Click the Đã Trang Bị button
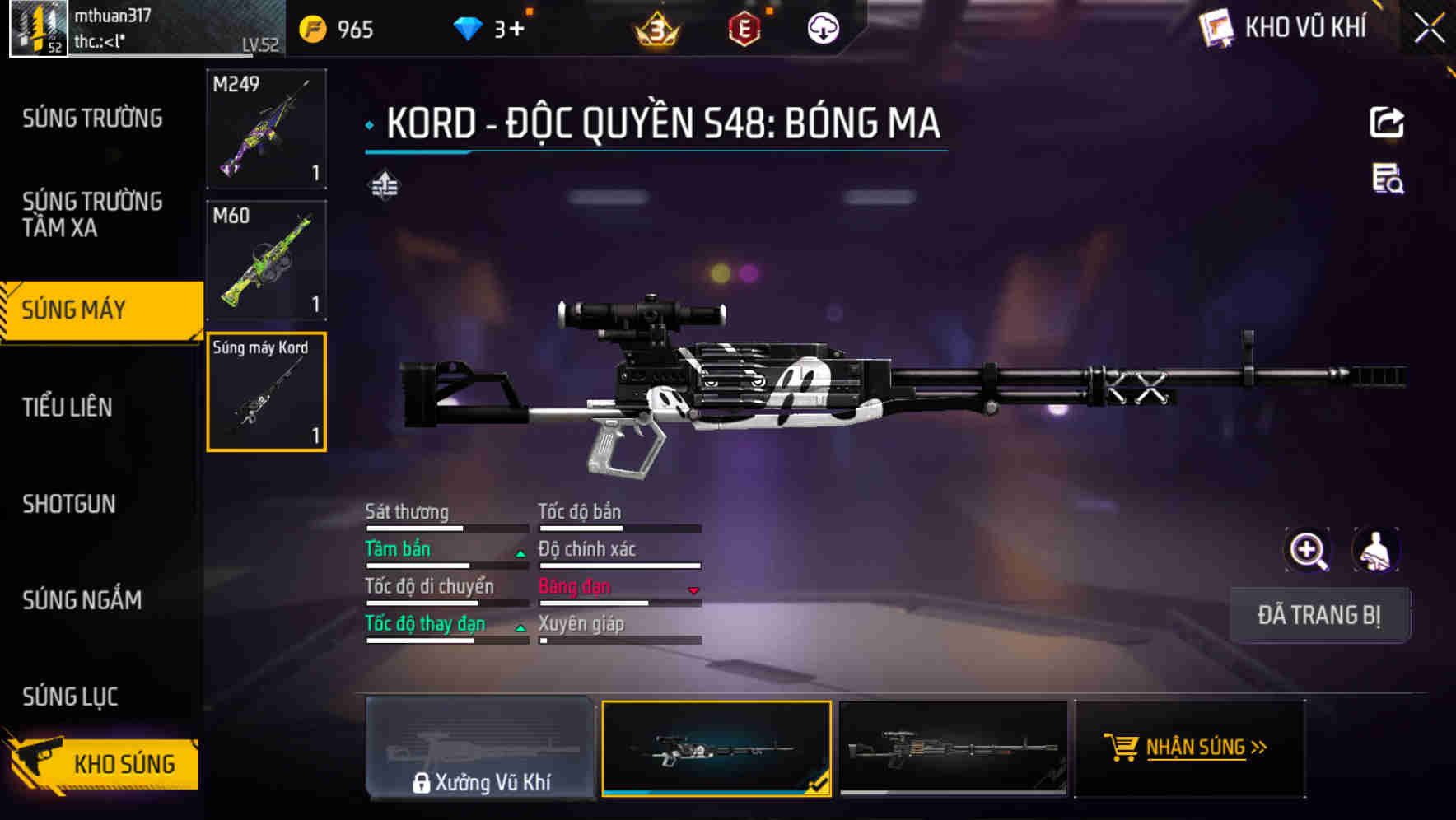 click(x=1319, y=615)
